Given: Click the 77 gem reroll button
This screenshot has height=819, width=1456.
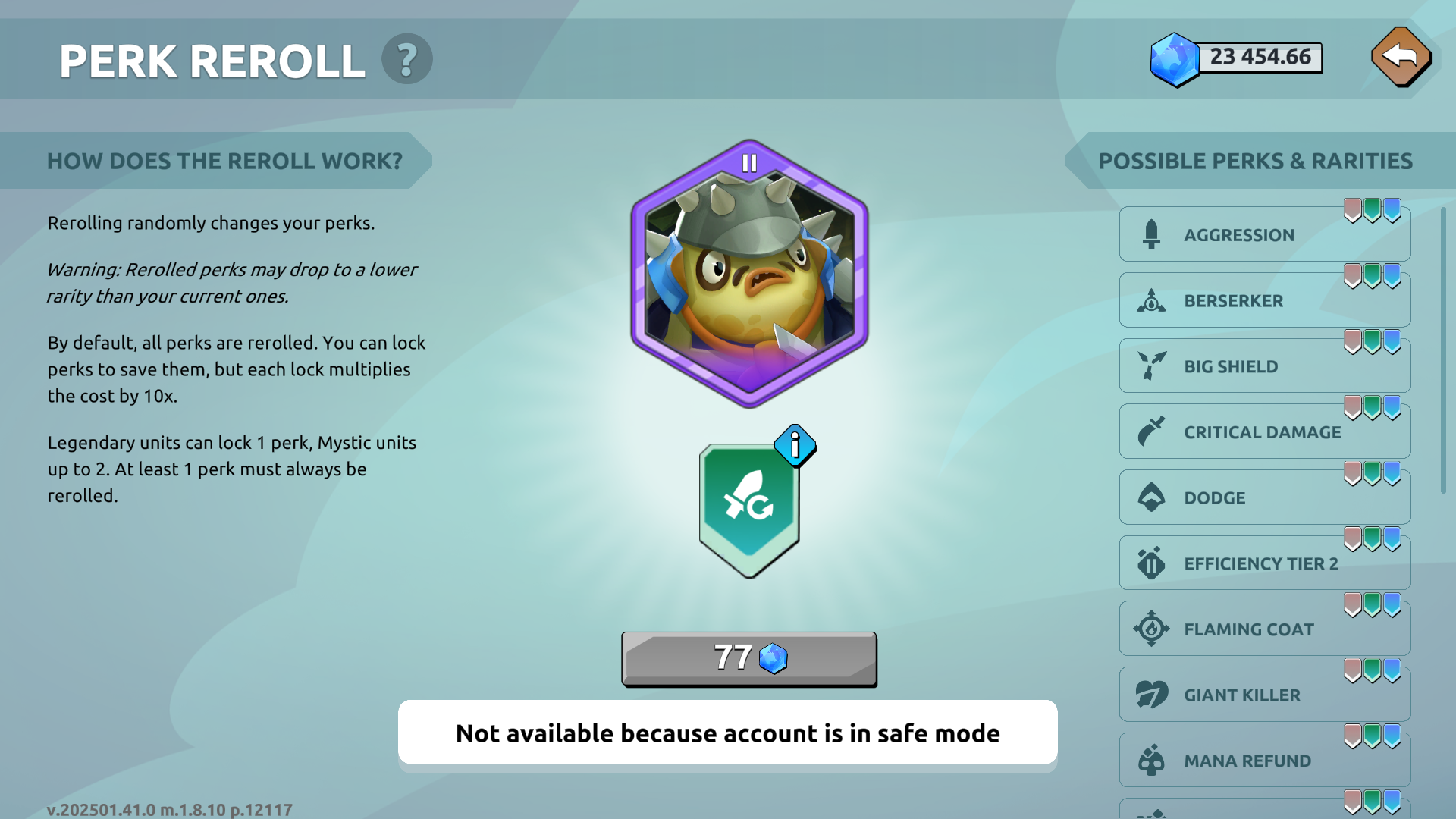Looking at the screenshot, I should click(748, 658).
